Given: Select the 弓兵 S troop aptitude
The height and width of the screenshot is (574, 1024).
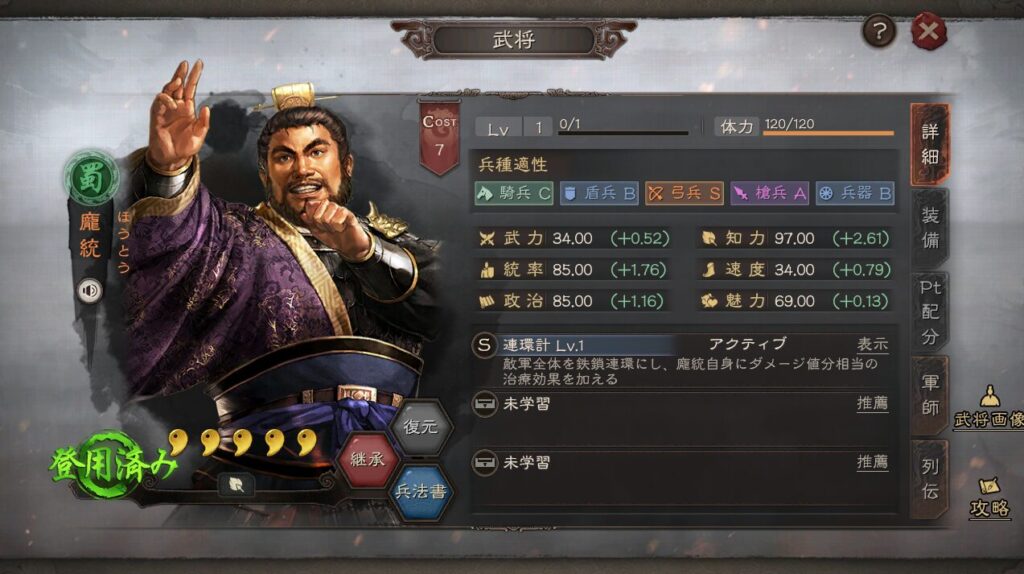Looking at the screenshot, I should click(683, 193).
